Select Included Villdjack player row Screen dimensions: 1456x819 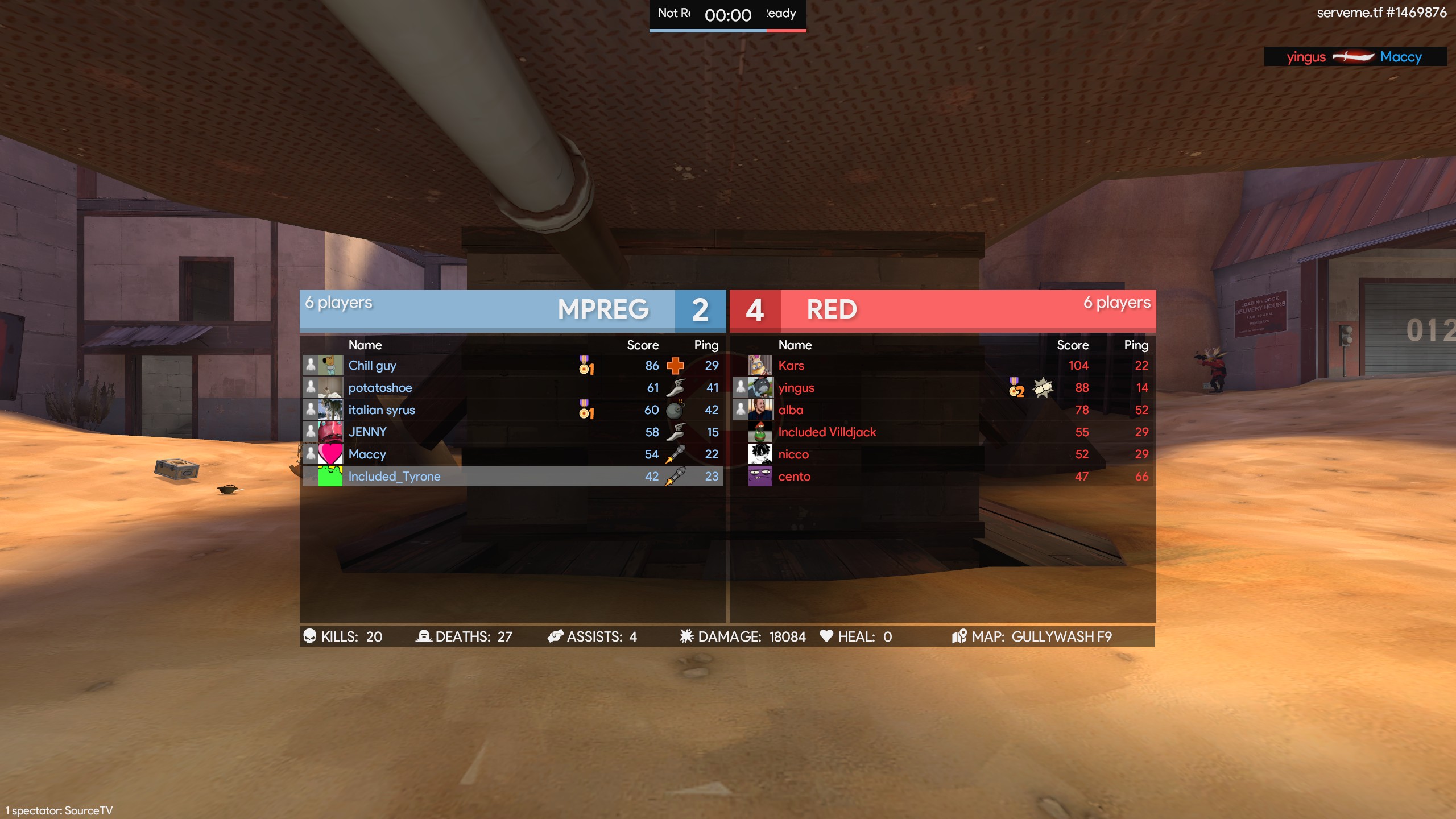(x=827, y=432)
